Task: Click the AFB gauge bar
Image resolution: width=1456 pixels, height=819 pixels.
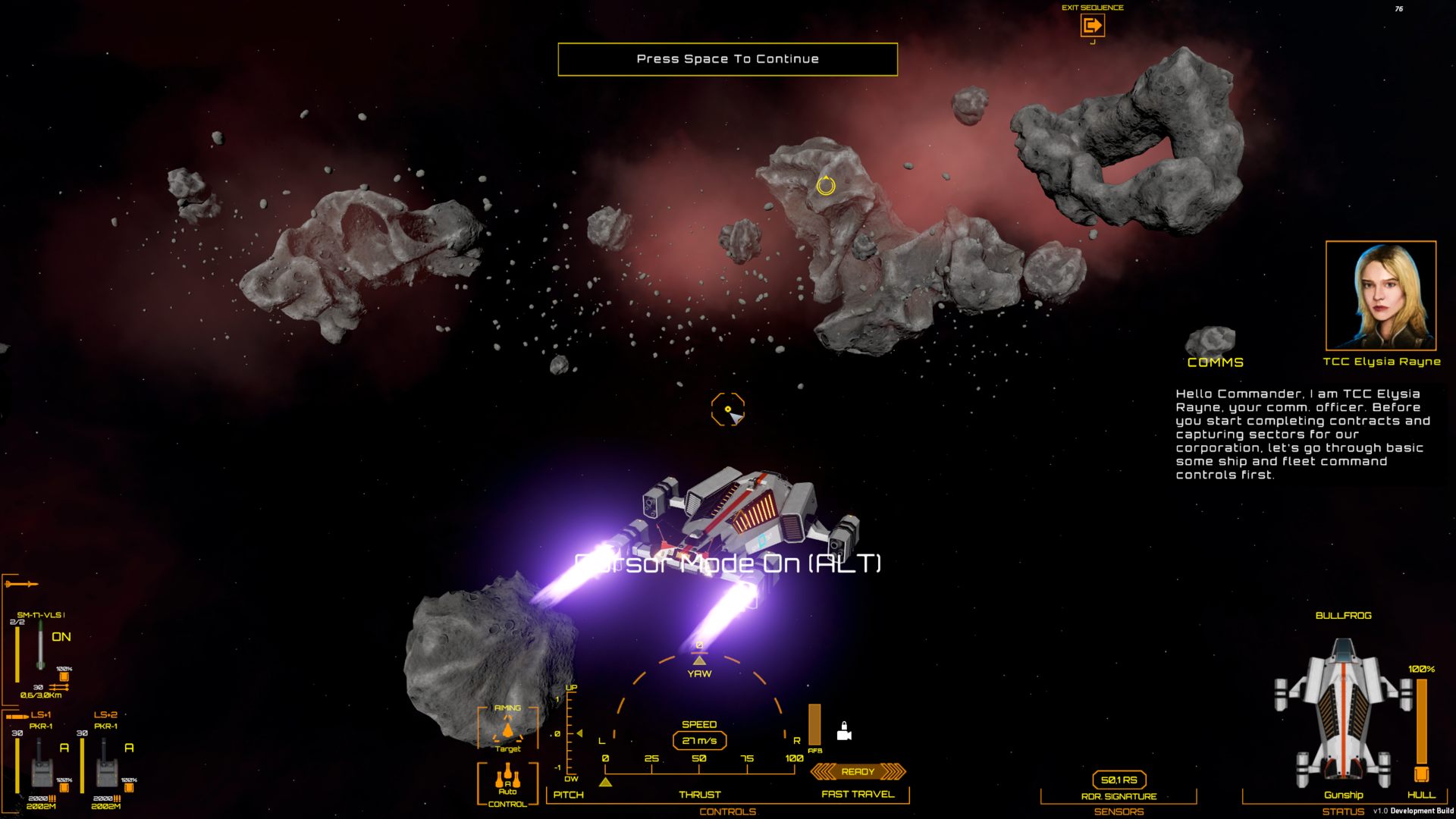Action: point(814,724)
